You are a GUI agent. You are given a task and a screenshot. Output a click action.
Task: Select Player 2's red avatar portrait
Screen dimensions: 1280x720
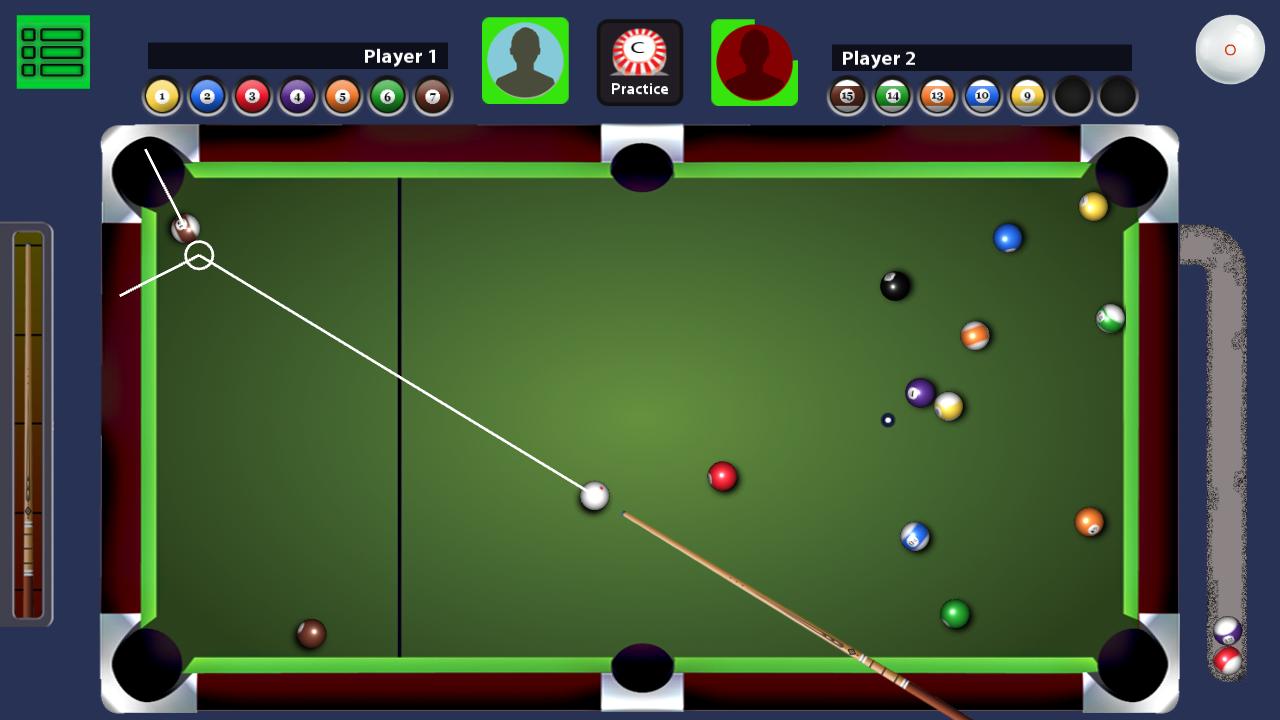755,60
